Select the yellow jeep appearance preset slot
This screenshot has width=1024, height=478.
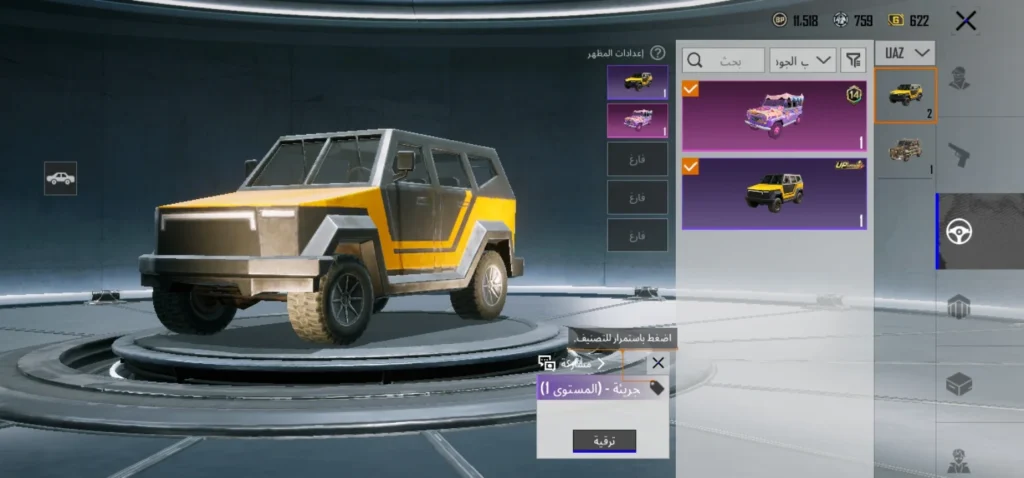pyautogui.click(x=637, y=82)
